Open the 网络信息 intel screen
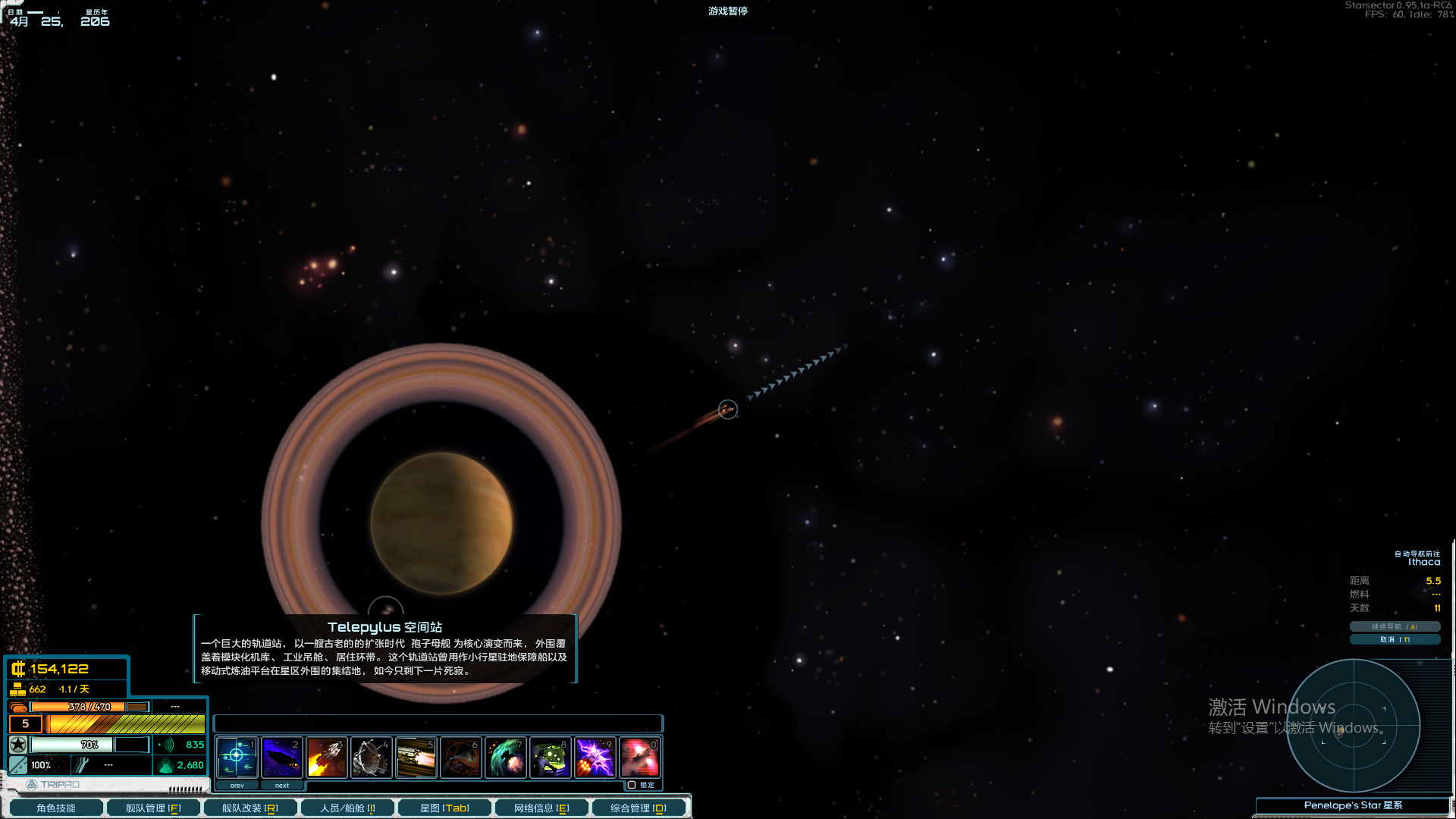The width and height of the screenshot is (1456, 819). [541, 808]
